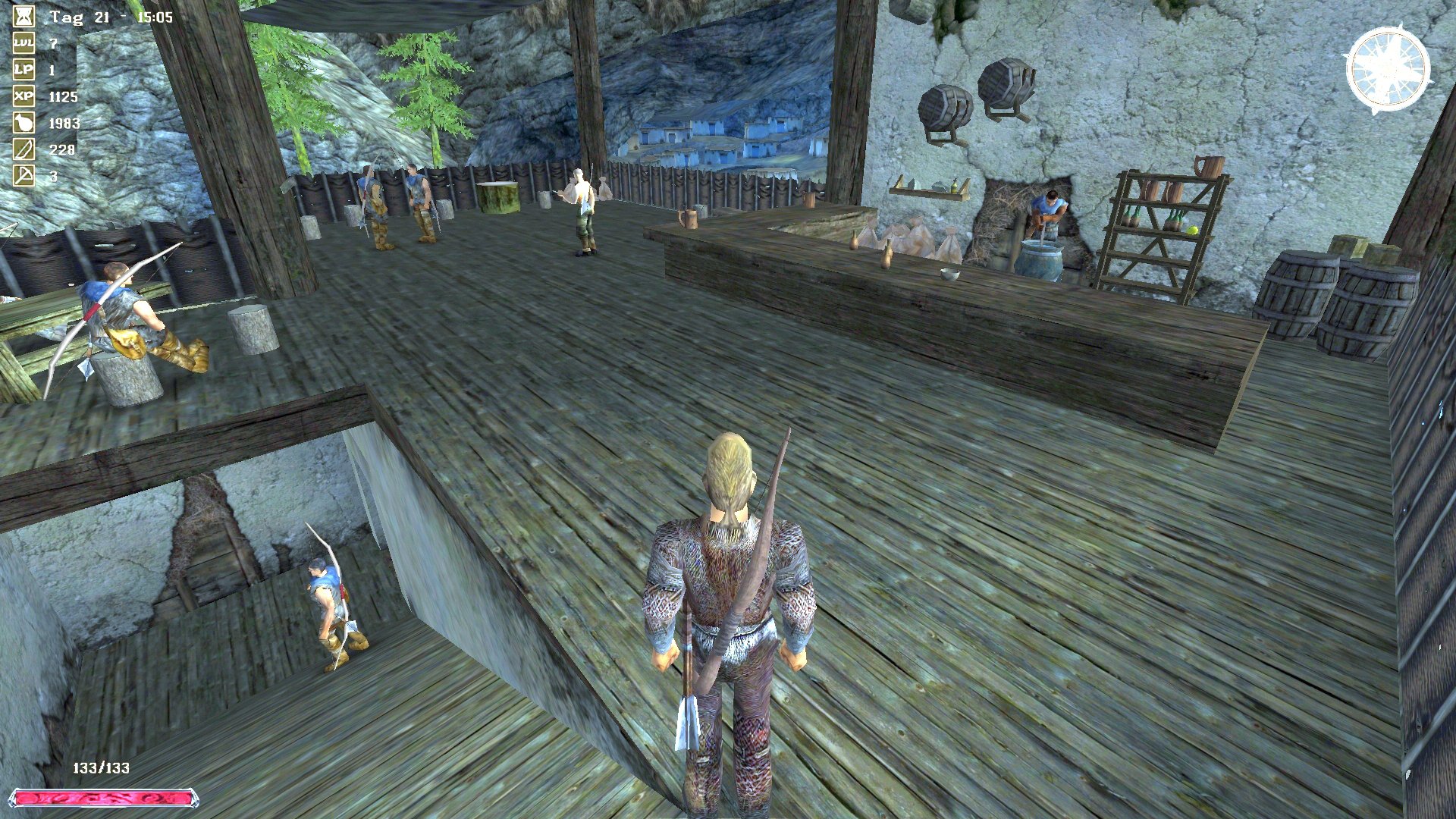
Task: Select the XP experience icon
Action: (24, 97)
